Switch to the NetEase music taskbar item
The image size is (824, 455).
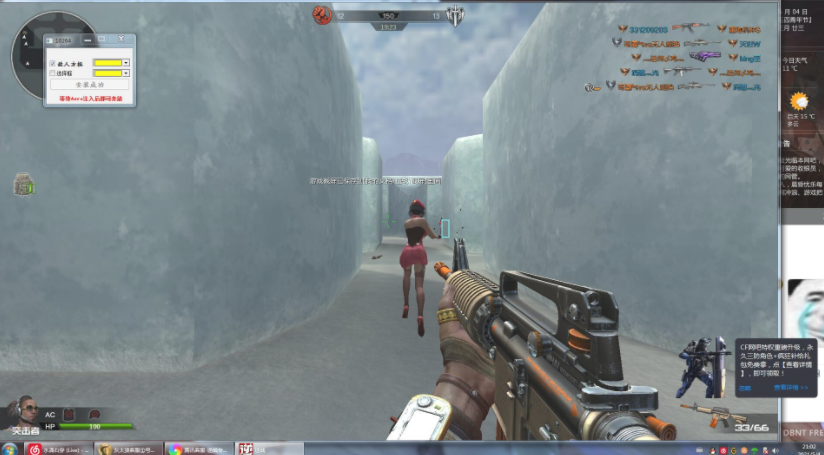tap(60, 449)
